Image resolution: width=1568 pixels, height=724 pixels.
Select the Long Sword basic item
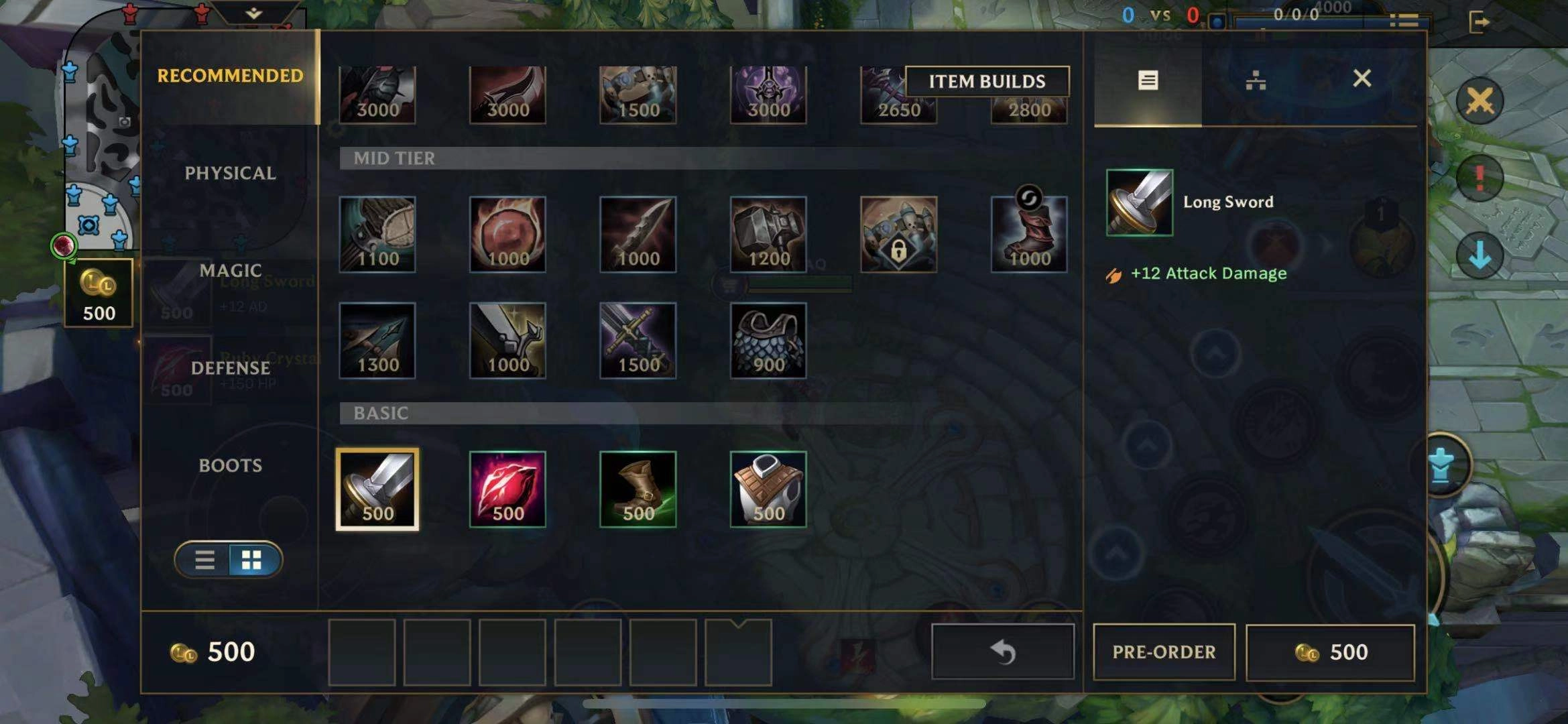coord(377,488)
